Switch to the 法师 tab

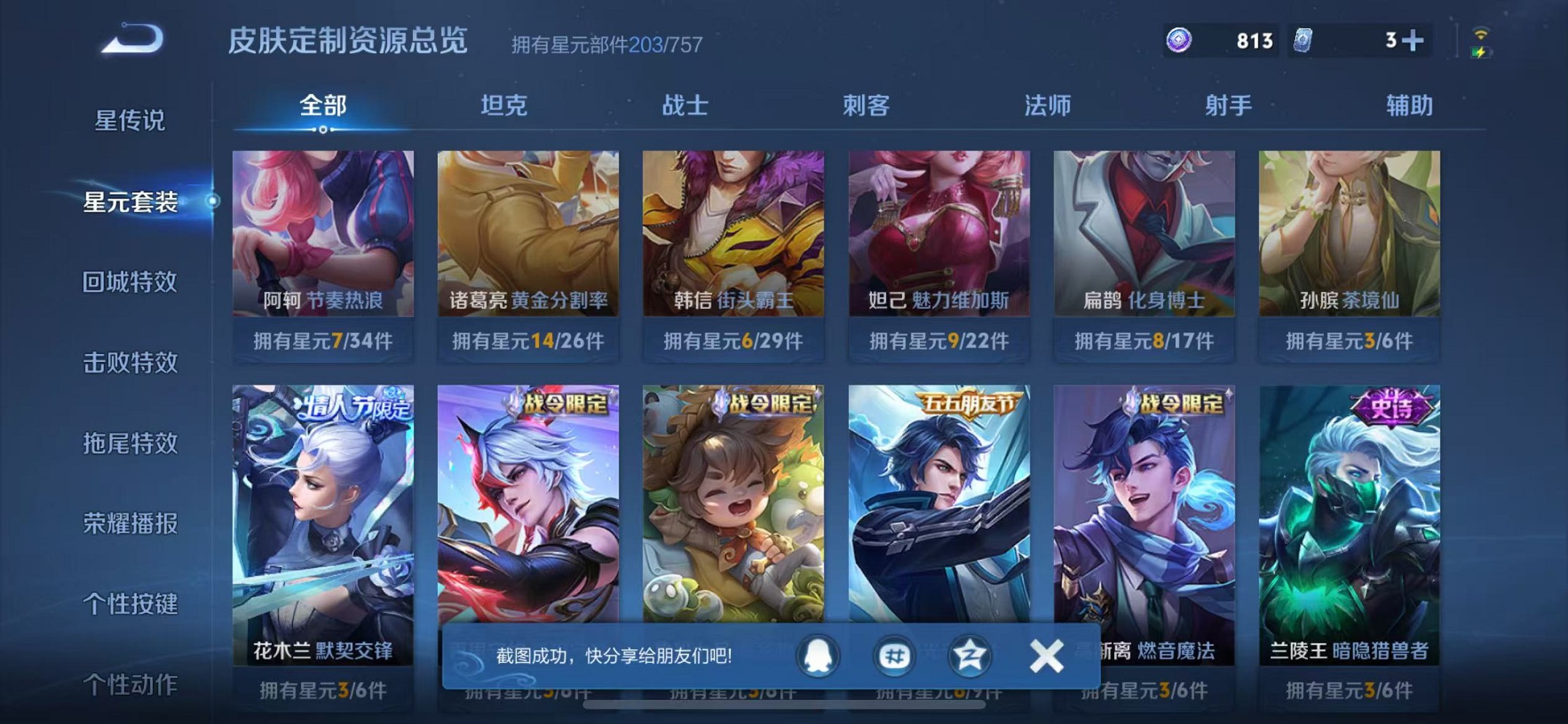(x=1047, y=106)
